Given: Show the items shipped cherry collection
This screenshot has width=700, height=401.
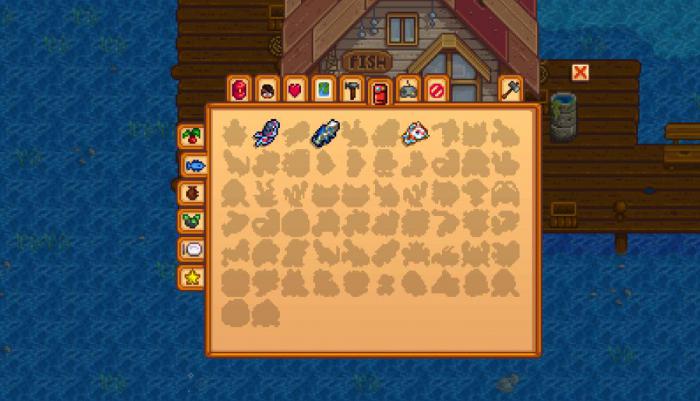Looking at the screenshot, I should pos(190,136).
